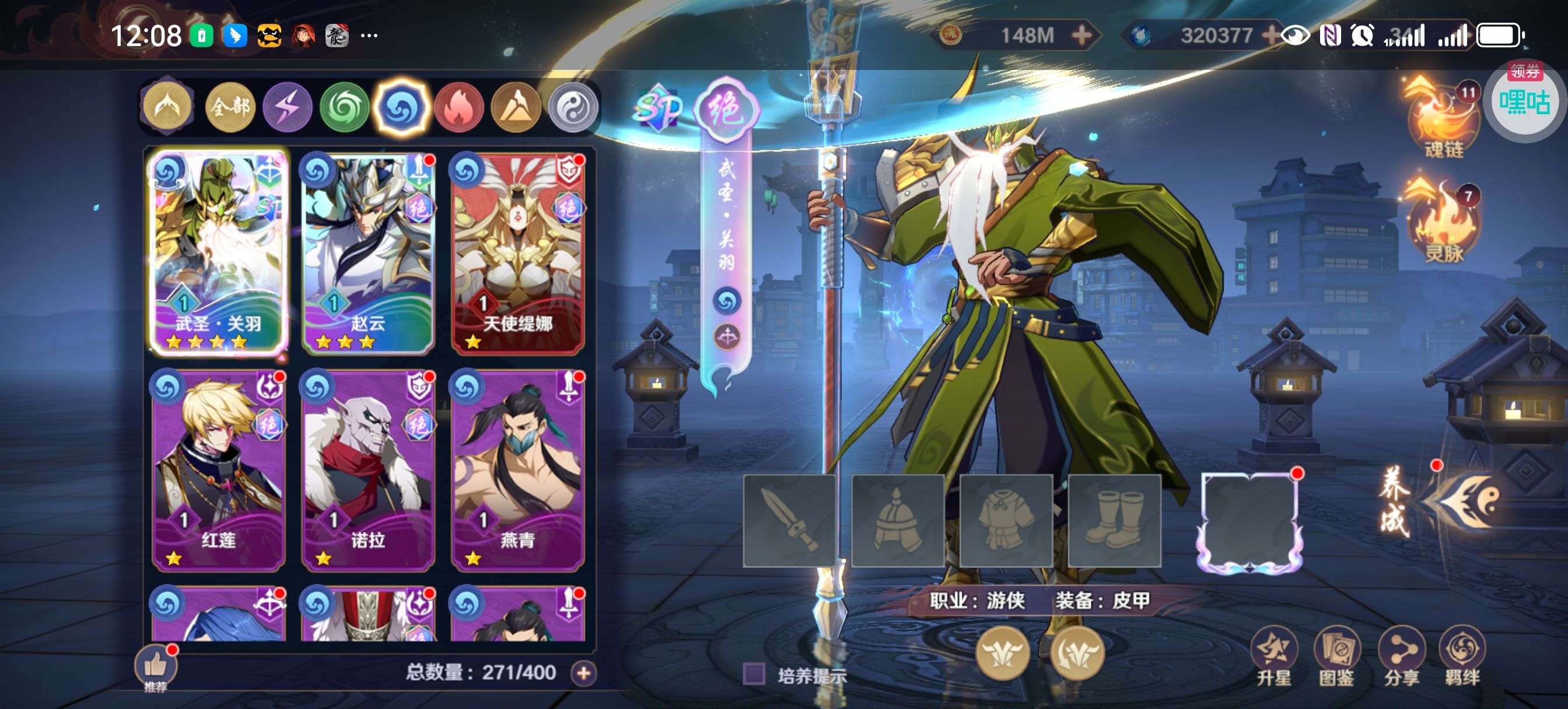This screenshot has width=1568, height=709.
Task: Open the 燕青 hero card
Action: click(x=517, y=470)
